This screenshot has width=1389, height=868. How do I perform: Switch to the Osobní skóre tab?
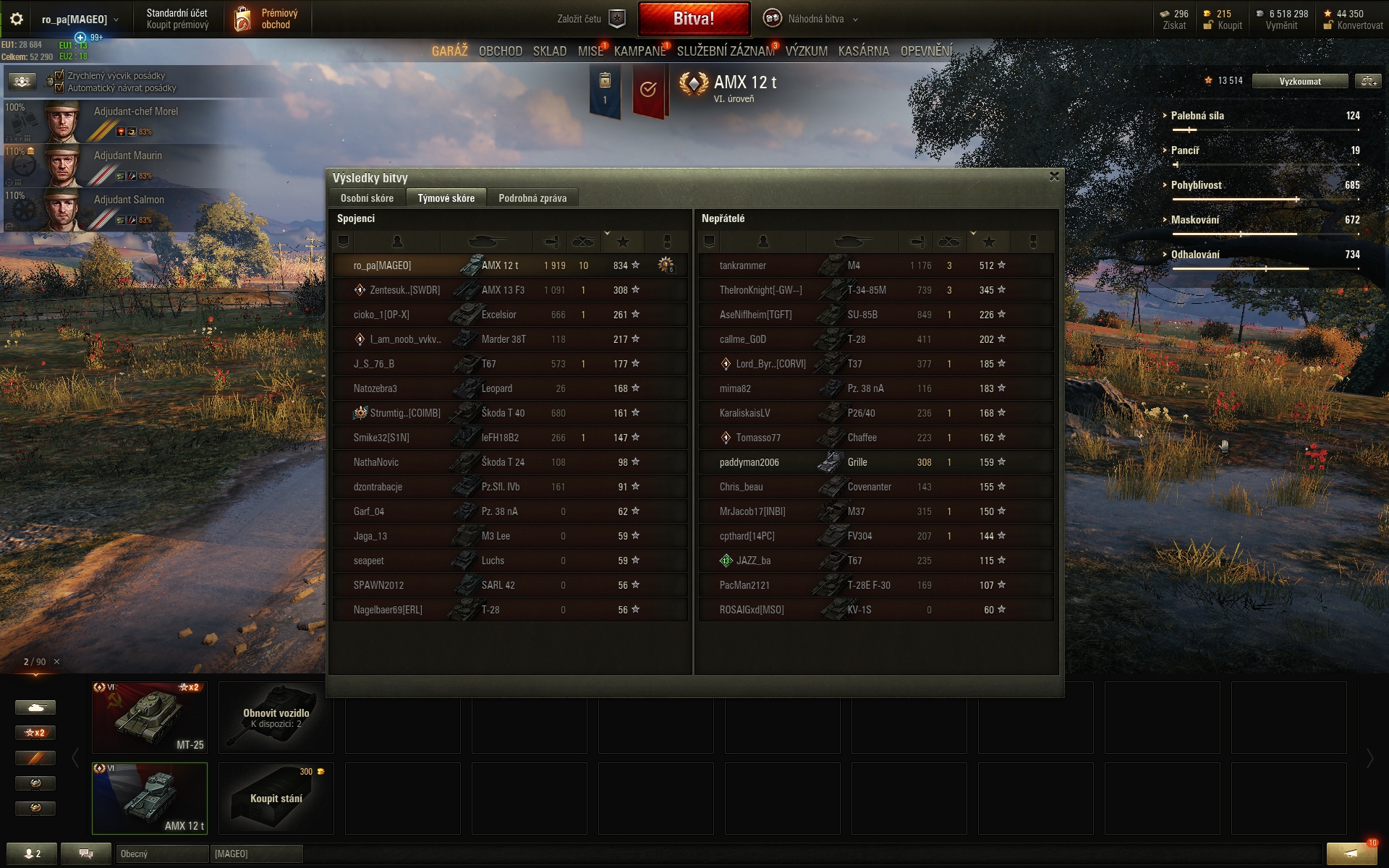click(x=367, y=198)
